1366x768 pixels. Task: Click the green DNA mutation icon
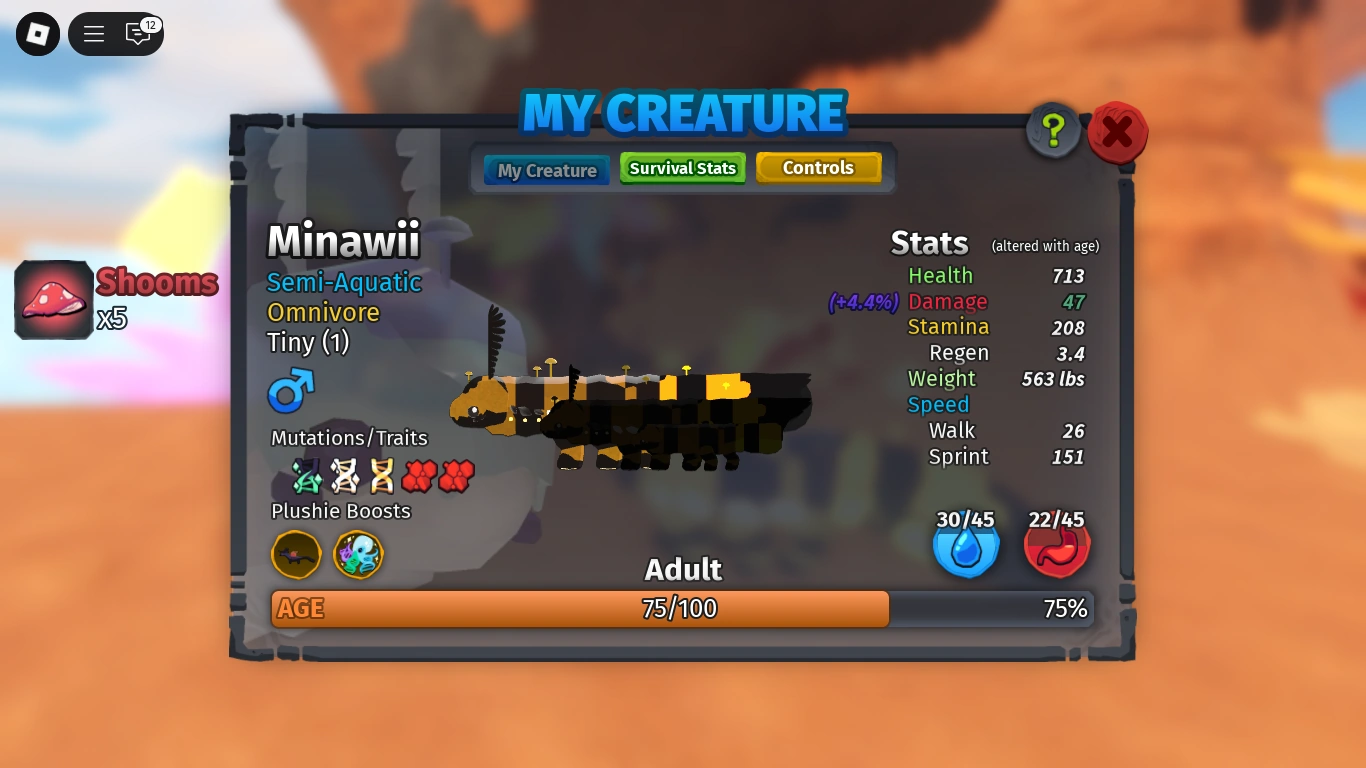point(307,475)
